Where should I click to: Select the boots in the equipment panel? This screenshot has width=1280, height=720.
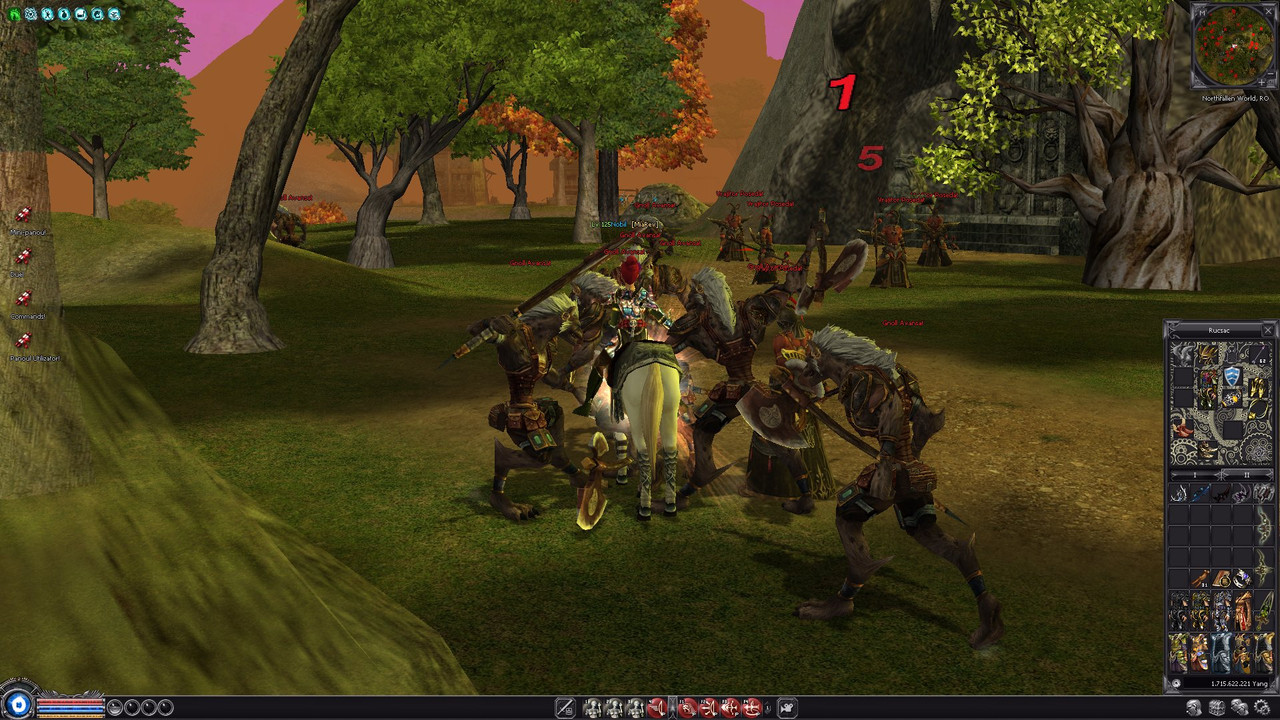pyautogui.click(x=1208, y=452)
